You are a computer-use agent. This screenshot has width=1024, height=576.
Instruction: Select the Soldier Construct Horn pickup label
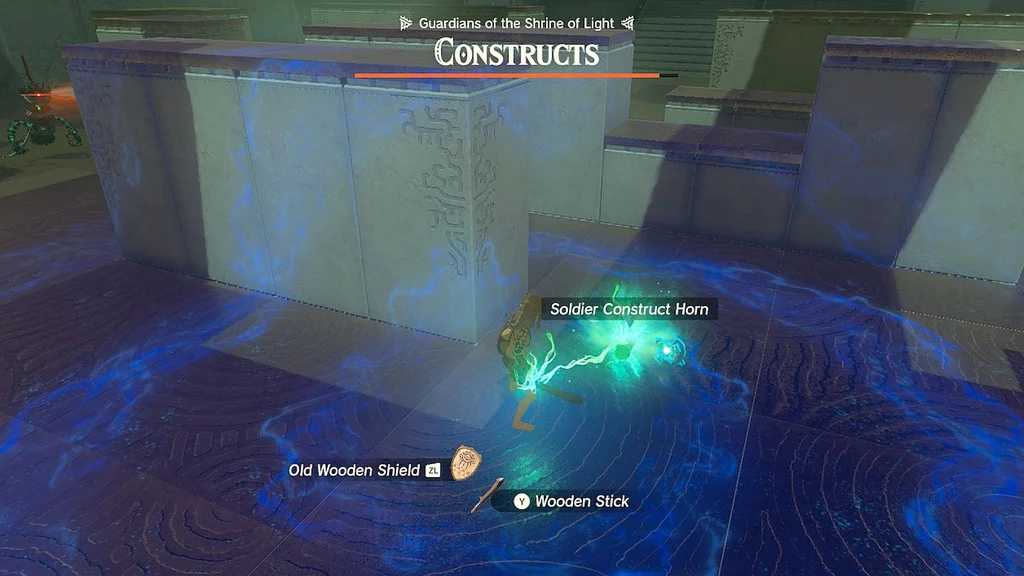coord(629,309)
